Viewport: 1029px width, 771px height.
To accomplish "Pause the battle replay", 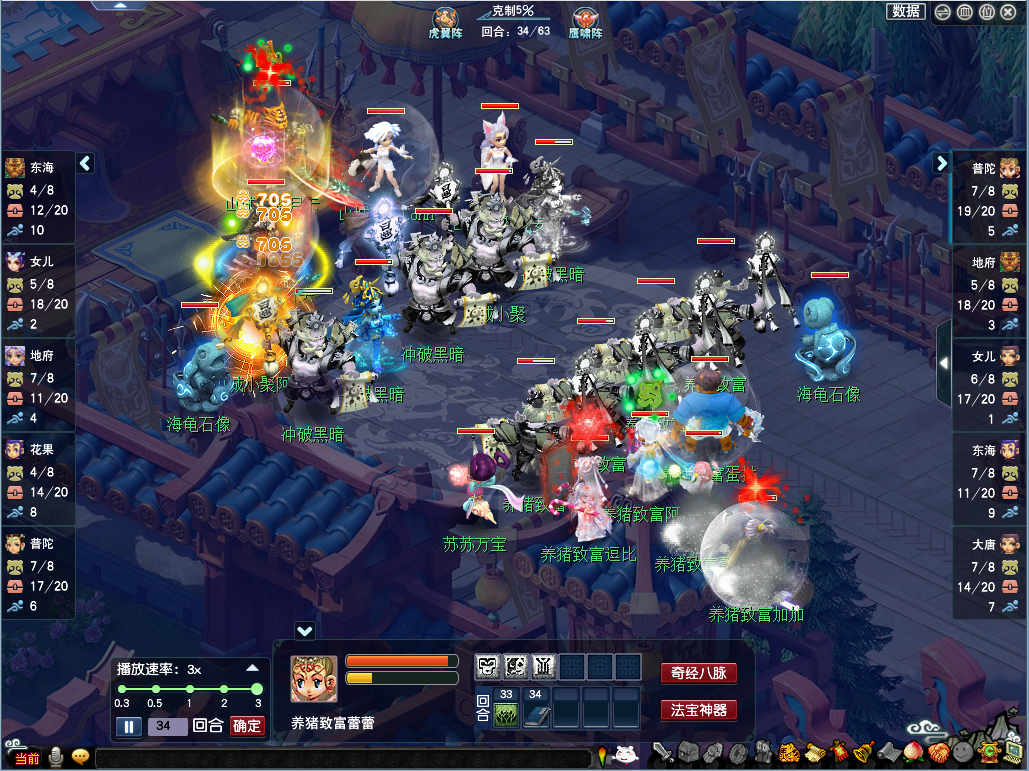I will (x=129, y=727).
